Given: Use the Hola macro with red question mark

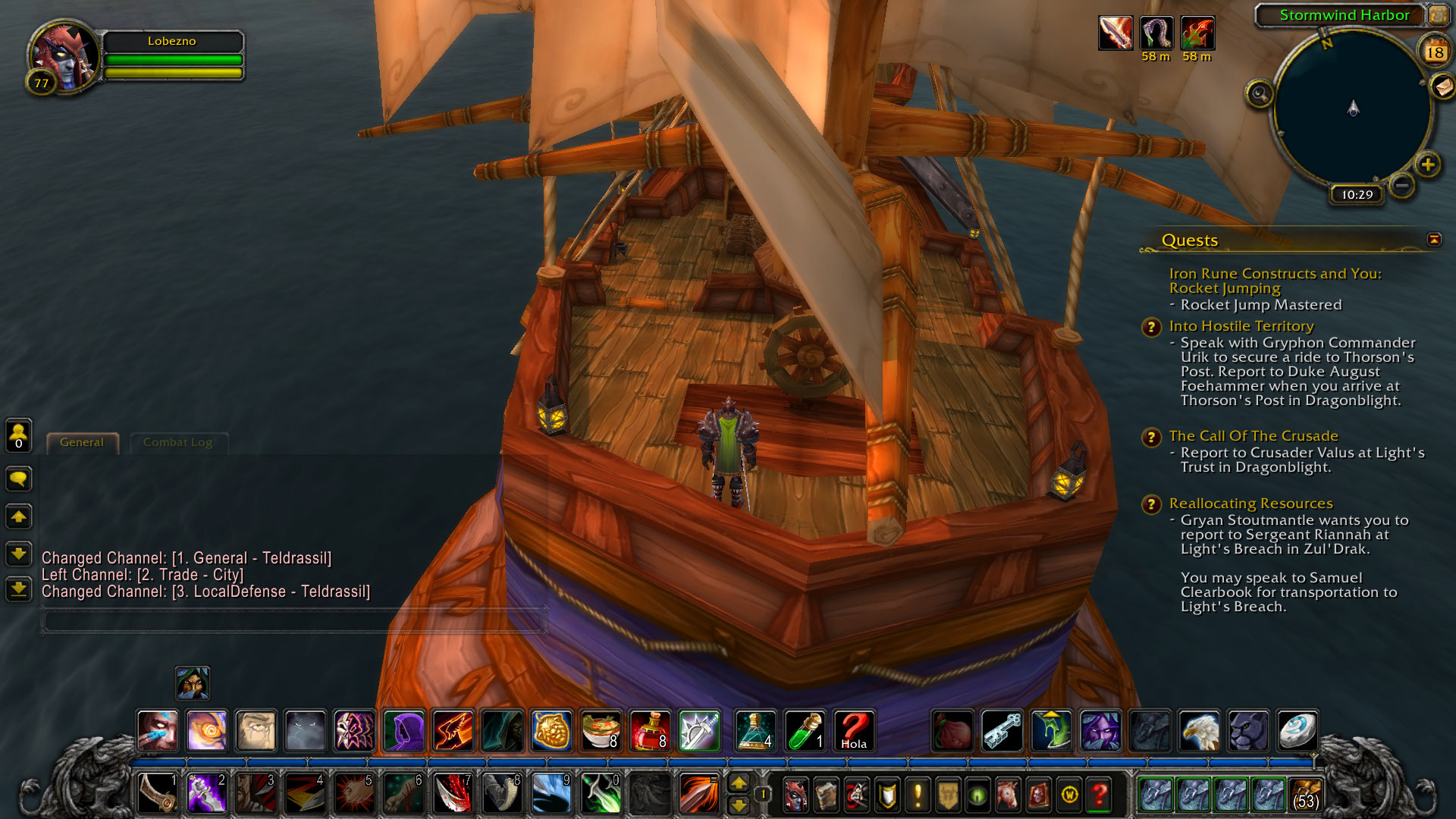Looking at the screenshot, I should pyautogui.click(x=854, y=731).
